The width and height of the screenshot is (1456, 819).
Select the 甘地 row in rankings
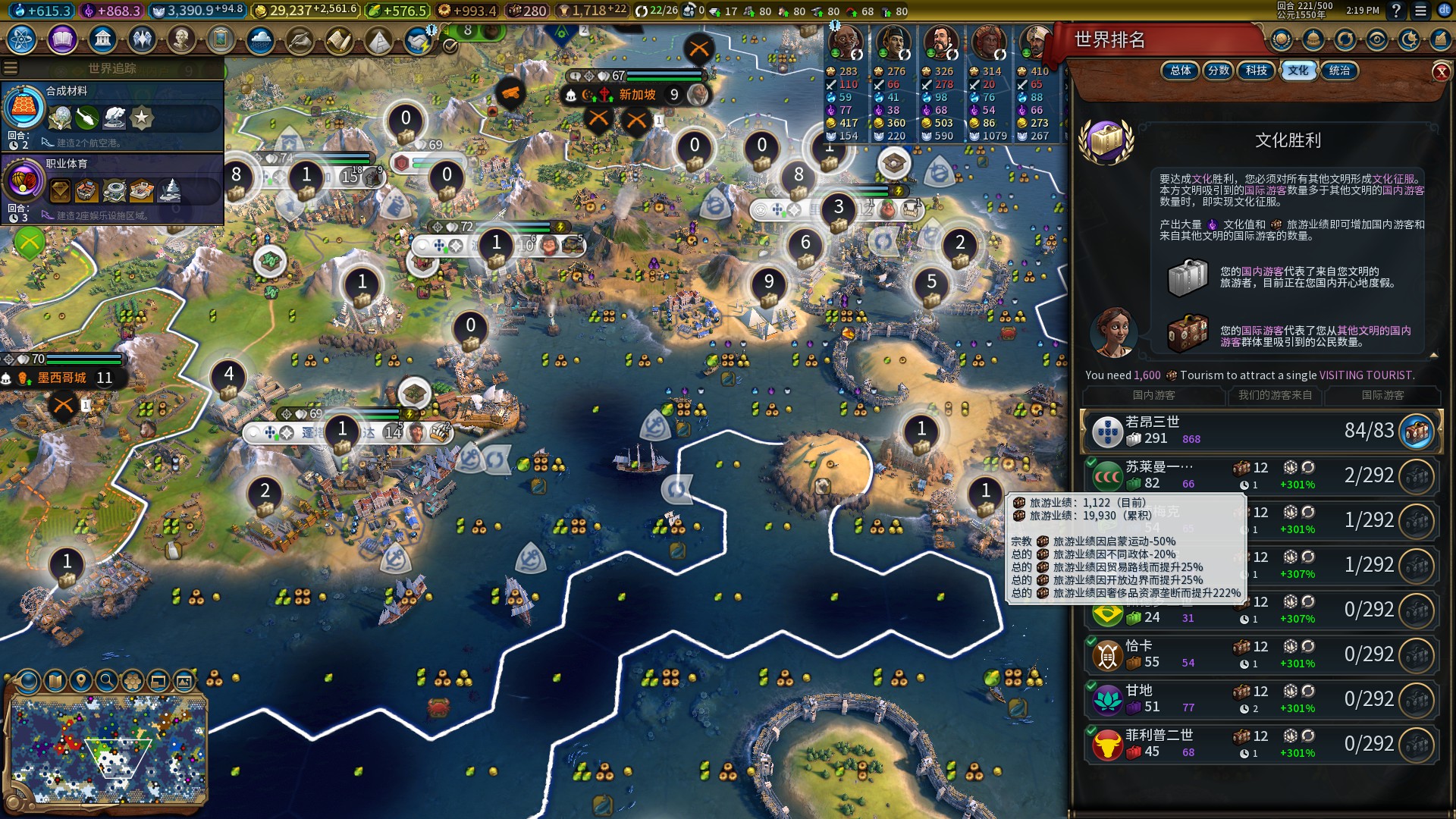[x=1259, y=698]
